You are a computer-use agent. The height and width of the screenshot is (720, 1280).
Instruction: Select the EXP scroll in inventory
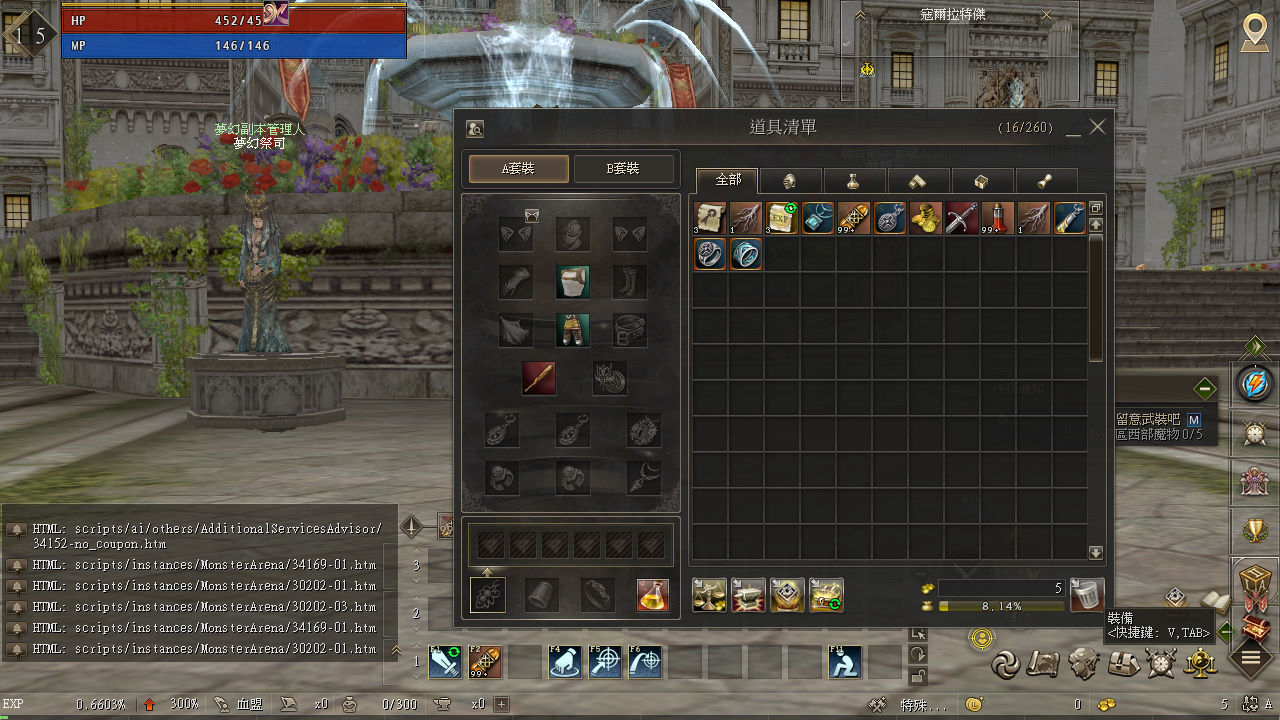(781, 218)
